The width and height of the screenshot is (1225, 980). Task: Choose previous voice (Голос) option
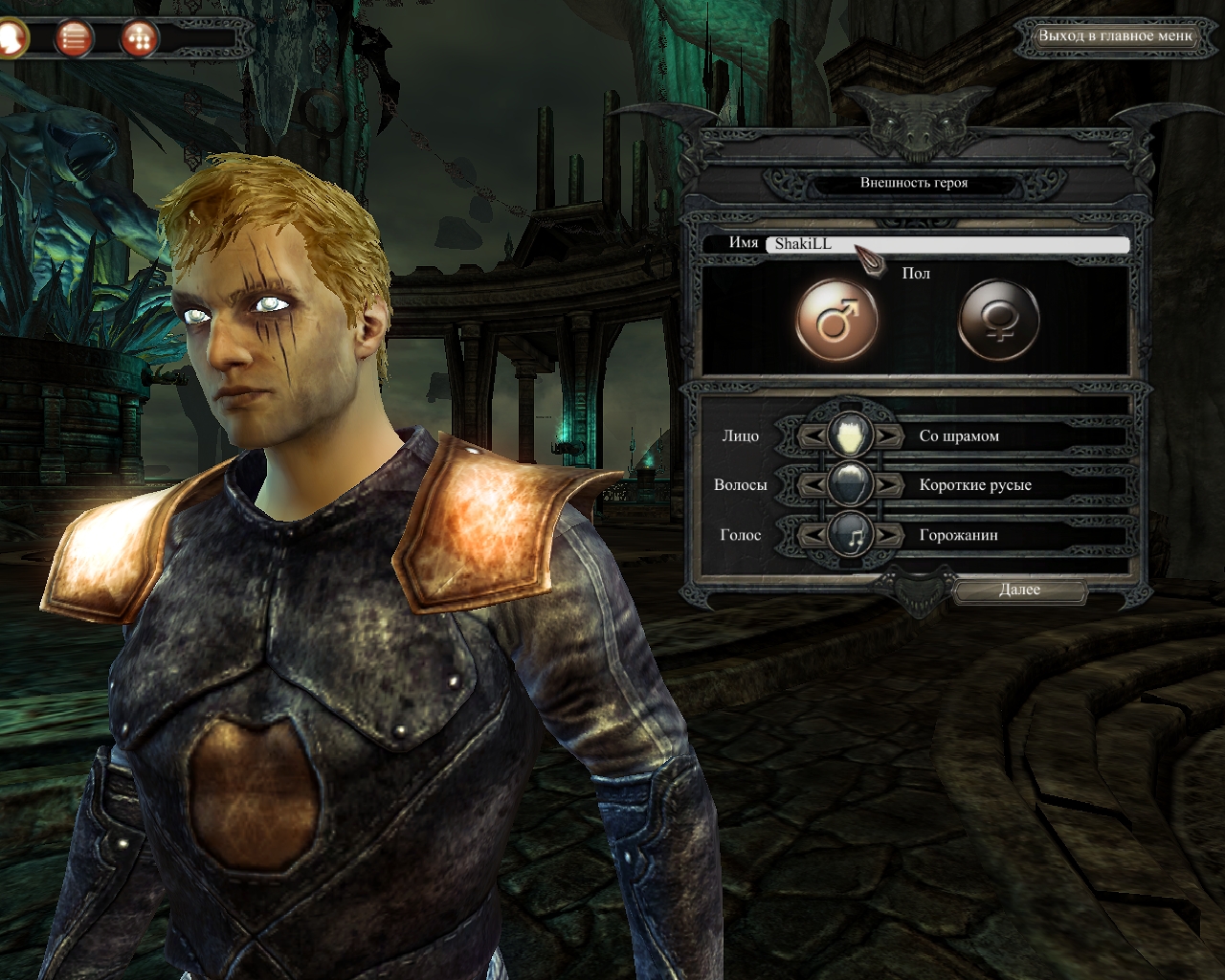point(813,535)
